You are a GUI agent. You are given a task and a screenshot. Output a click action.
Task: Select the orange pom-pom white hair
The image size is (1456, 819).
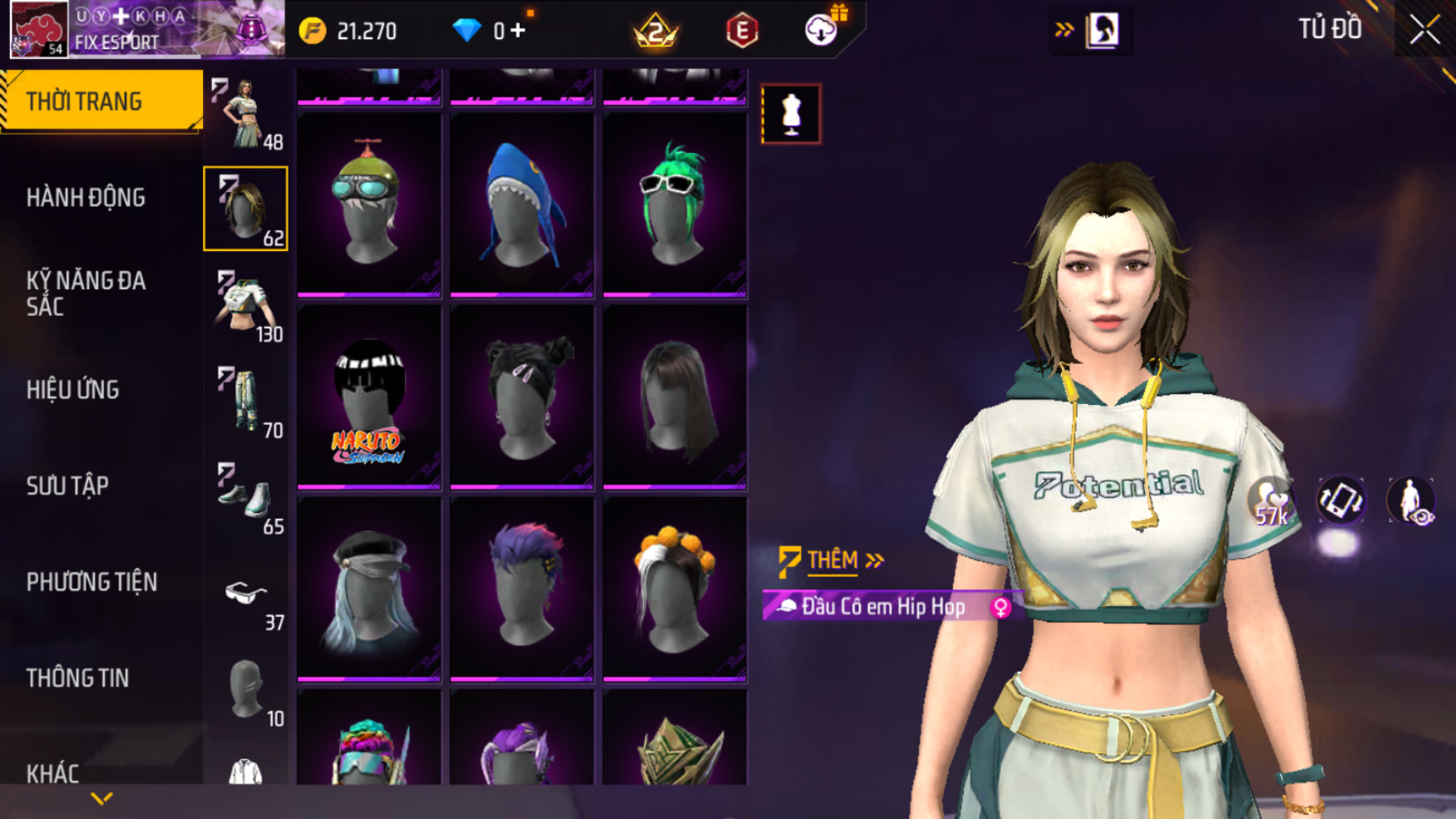pos(674,590)
